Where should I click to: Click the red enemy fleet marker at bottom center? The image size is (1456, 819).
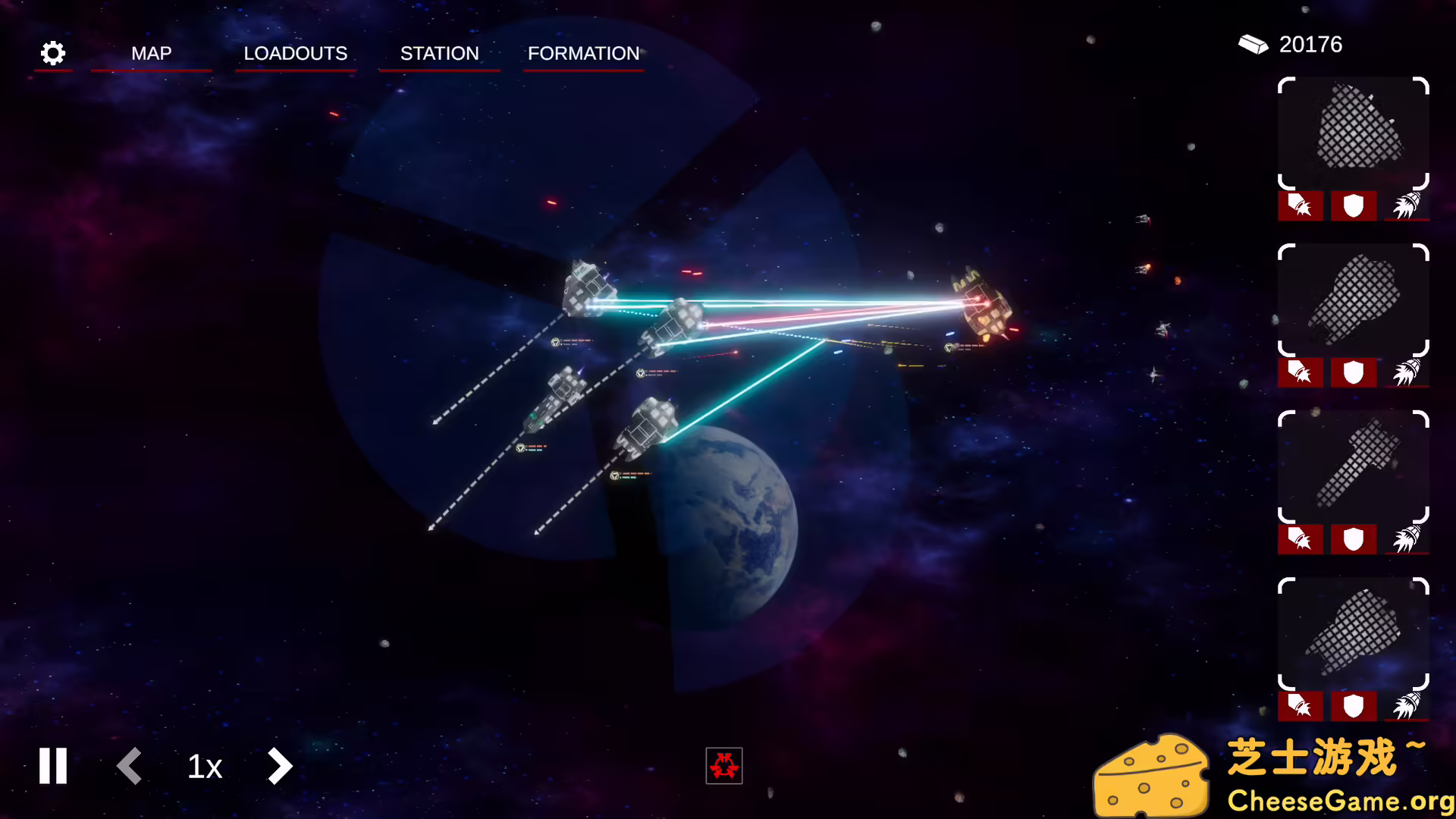point(724,767)
